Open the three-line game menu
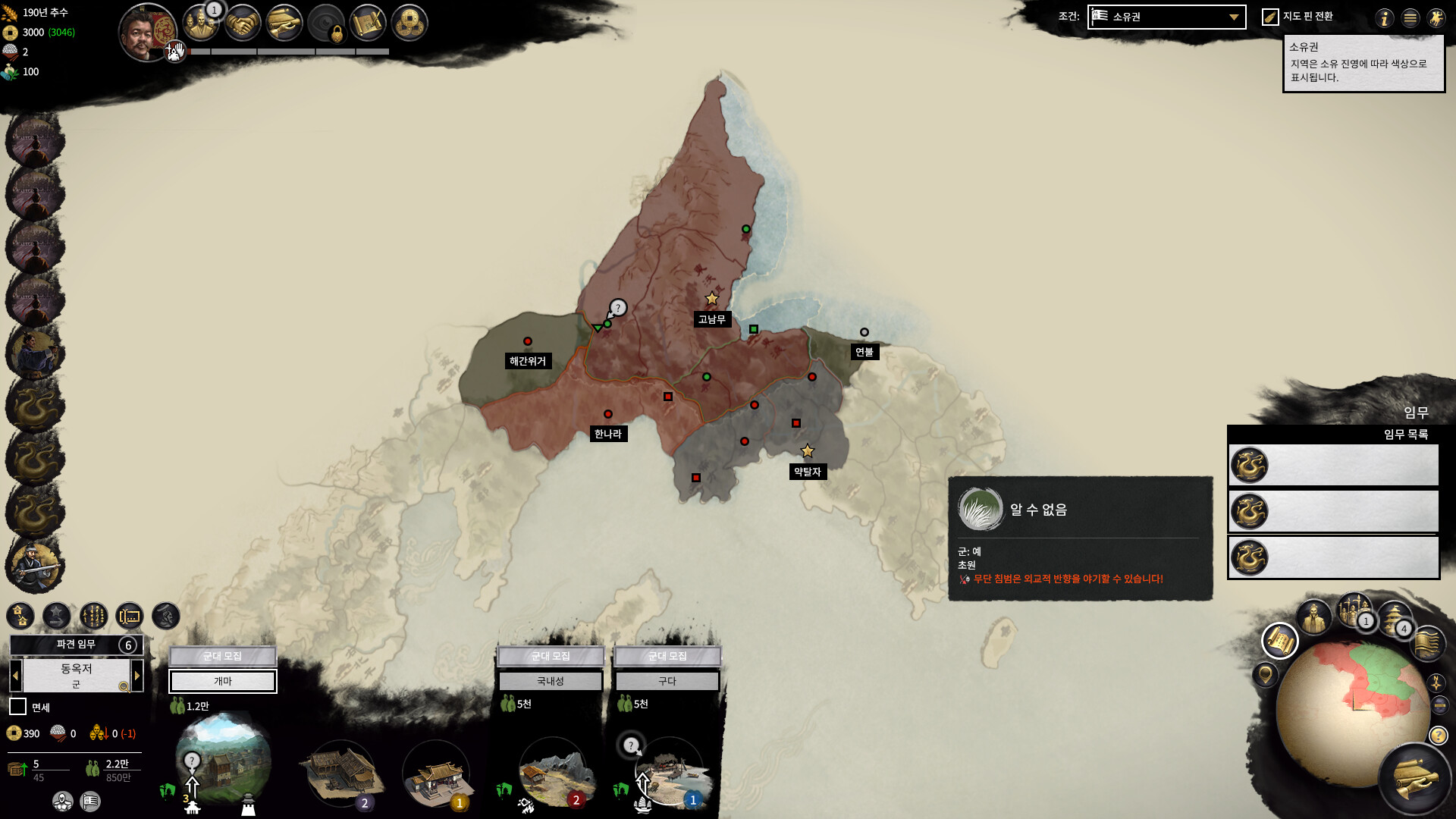1456x819 pixels. pyautogui.click(x=1410, y=18)
